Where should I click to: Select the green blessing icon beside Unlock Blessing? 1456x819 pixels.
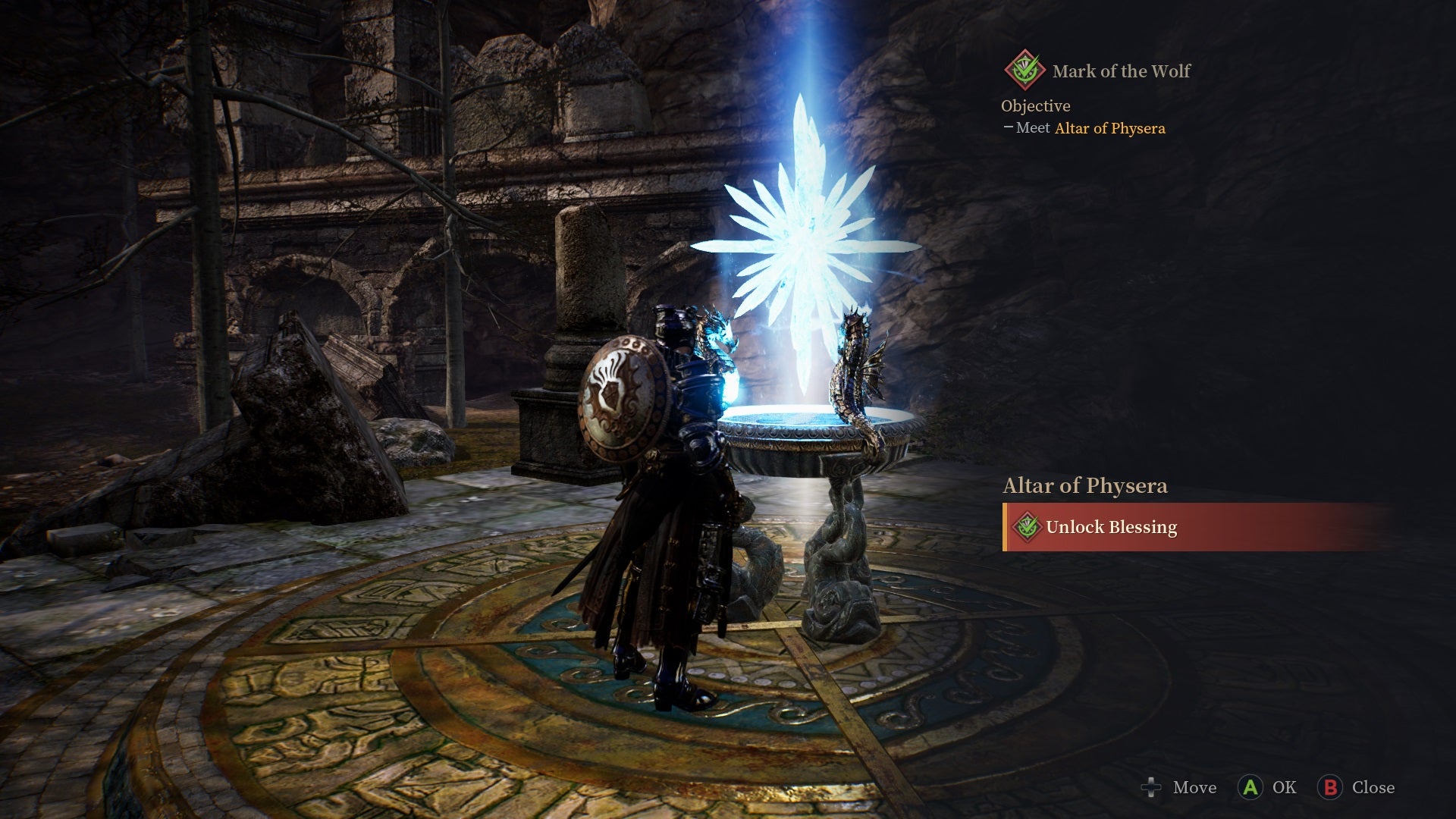tap(1028, 527)
